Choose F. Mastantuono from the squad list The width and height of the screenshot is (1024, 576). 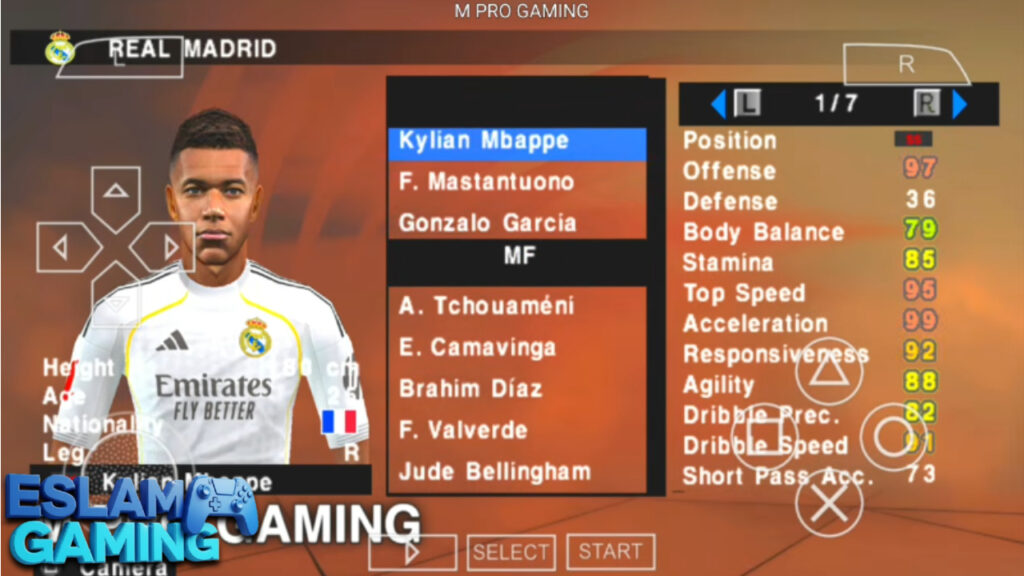(516, 182)
